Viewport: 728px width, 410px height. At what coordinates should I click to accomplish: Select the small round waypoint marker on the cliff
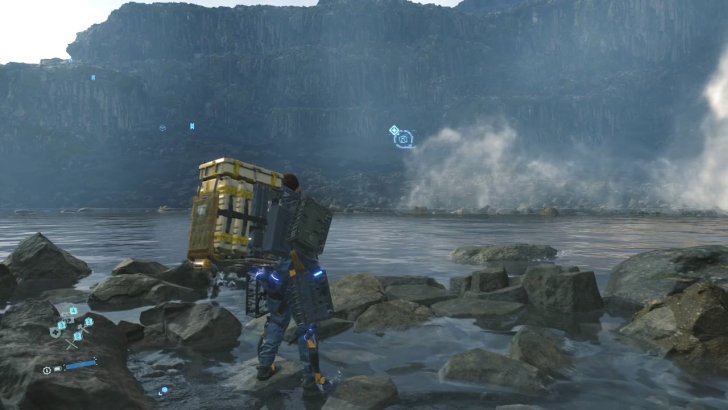click(162, 128)
